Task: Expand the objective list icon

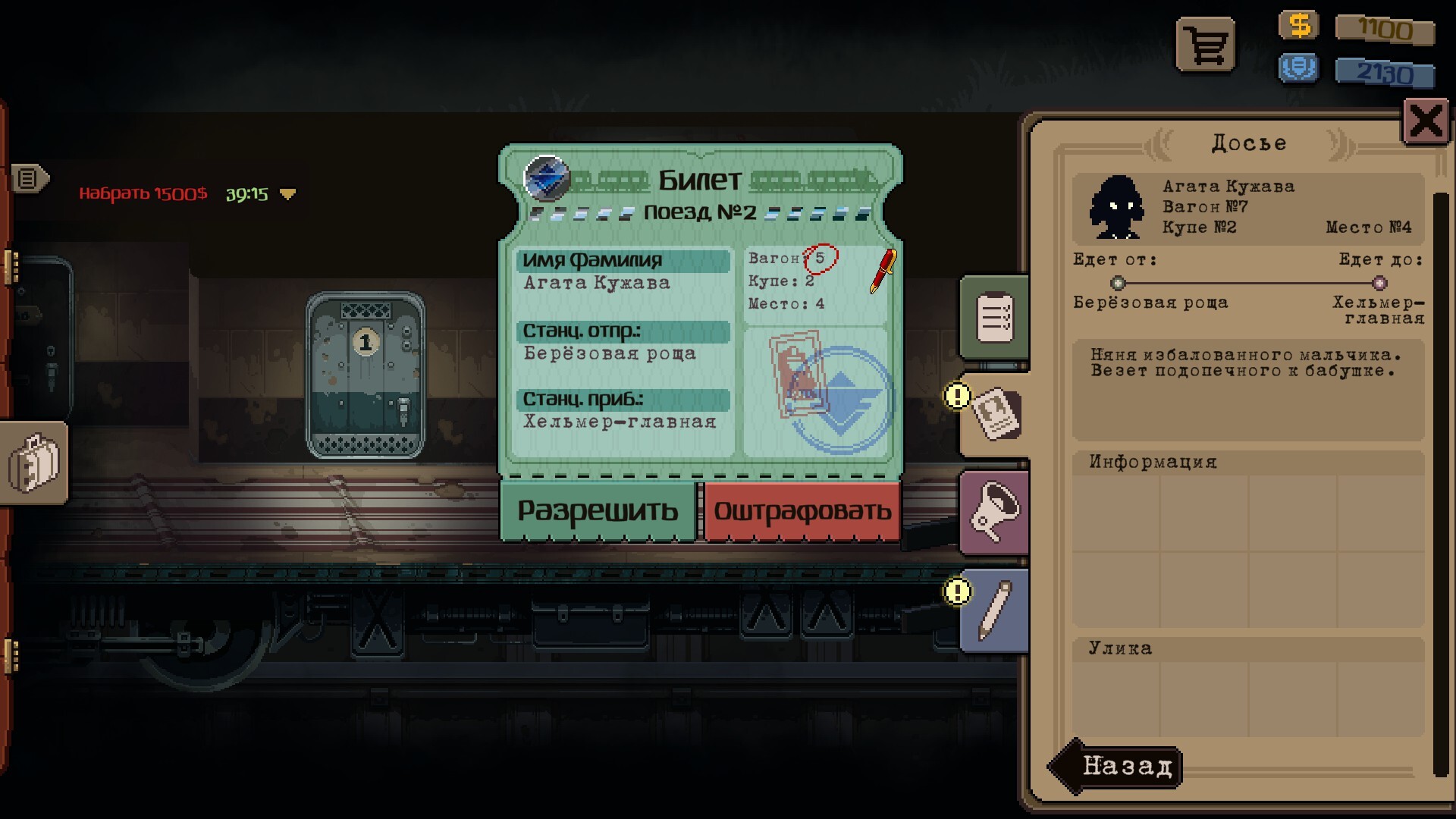Action: coord(29,179)
